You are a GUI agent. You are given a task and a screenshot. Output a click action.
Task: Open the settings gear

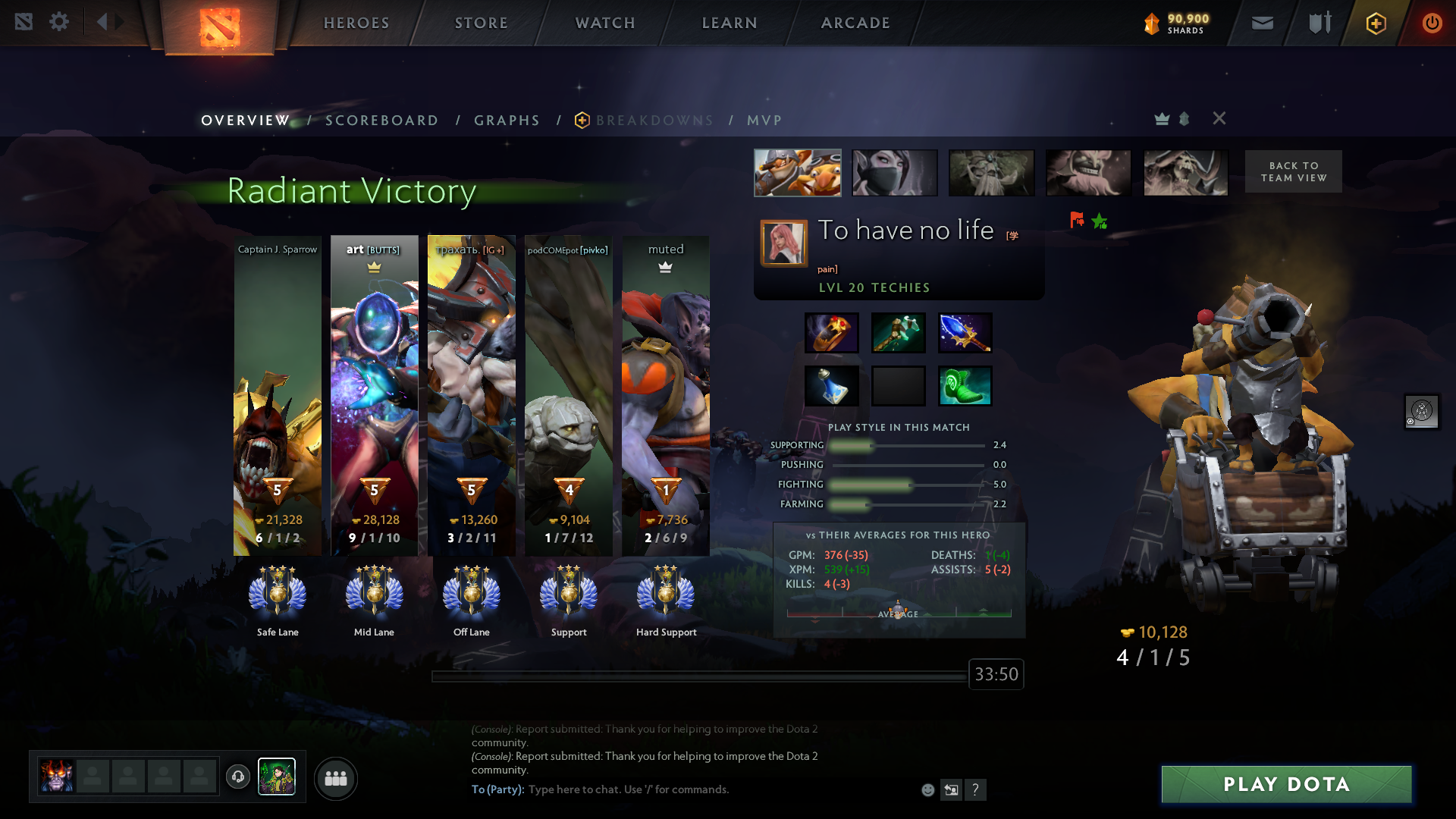pos(59,22)
